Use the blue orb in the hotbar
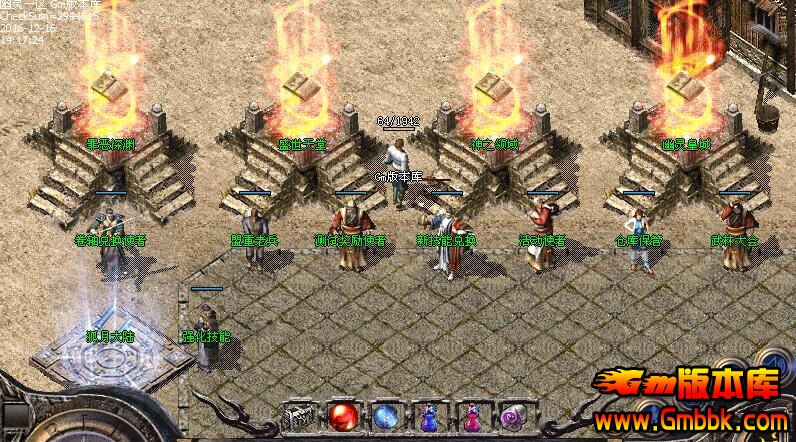796x442 pixels. [x=386, y=416]
